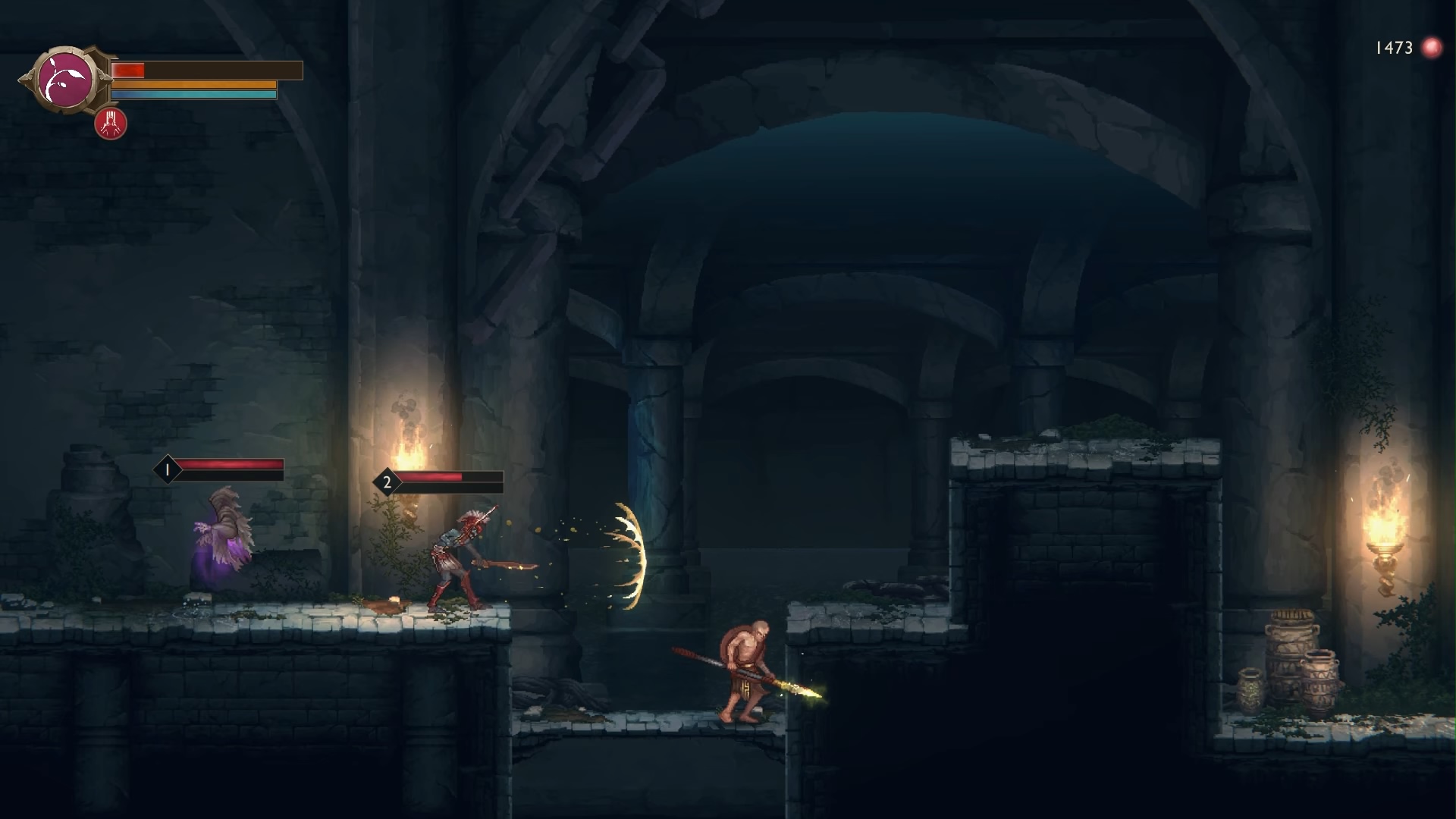Click the pink sprout emblem medallion
Viewport: 1456px width, 819px height.
[x=66, y=80]
